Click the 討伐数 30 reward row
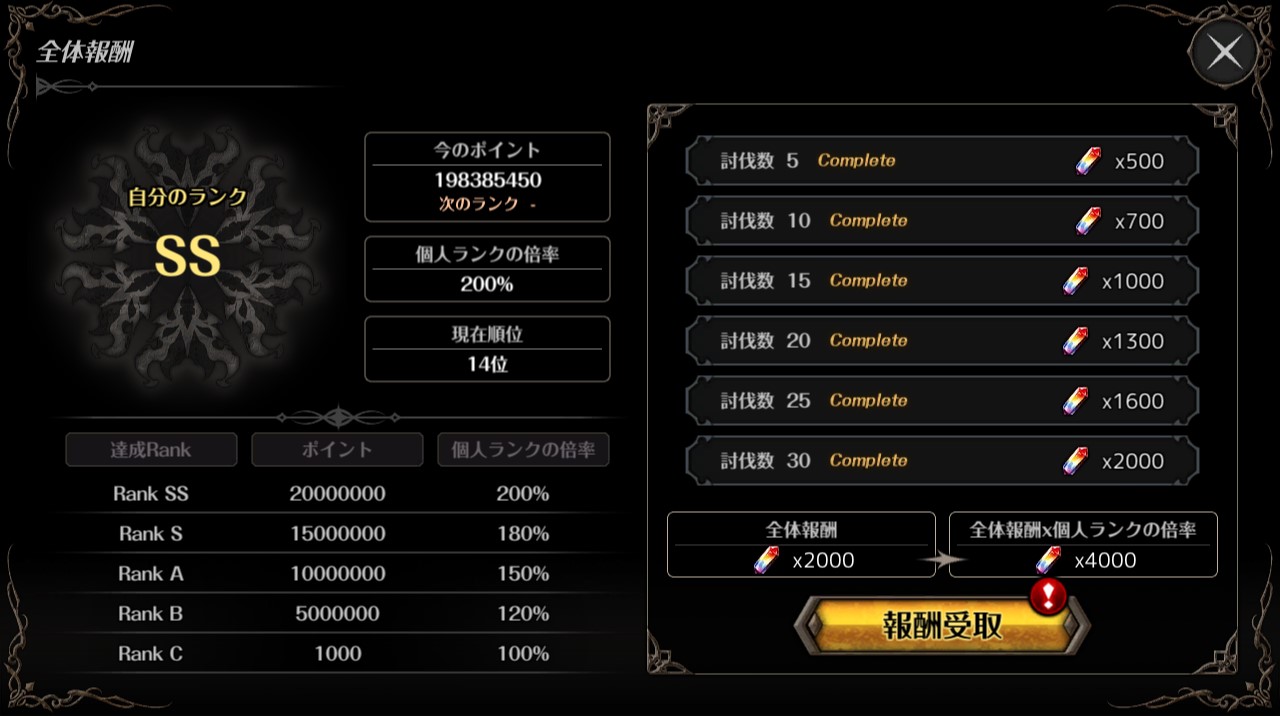 click(x=941, y=461)
